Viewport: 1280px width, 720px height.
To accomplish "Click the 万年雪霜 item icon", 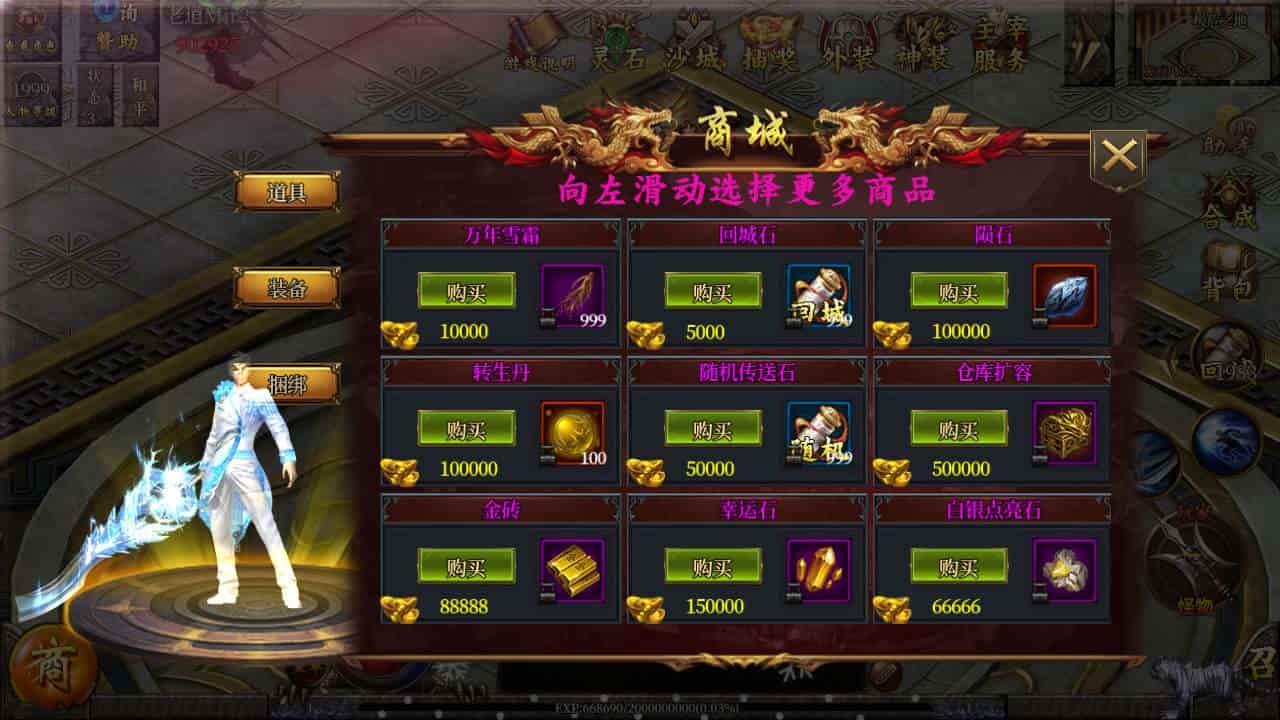I will point(572,296).
